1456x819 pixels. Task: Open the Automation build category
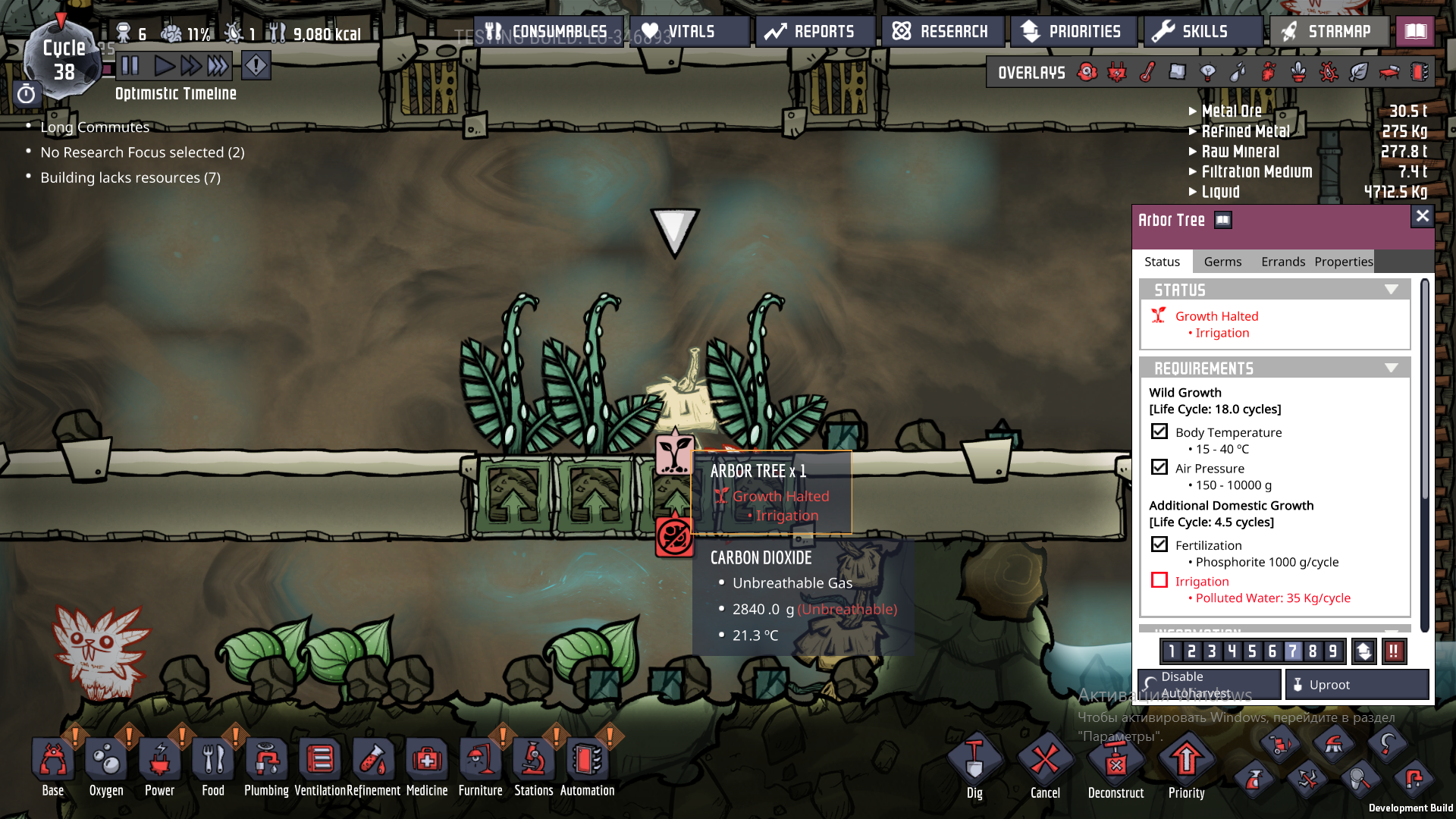coord(588,758)
